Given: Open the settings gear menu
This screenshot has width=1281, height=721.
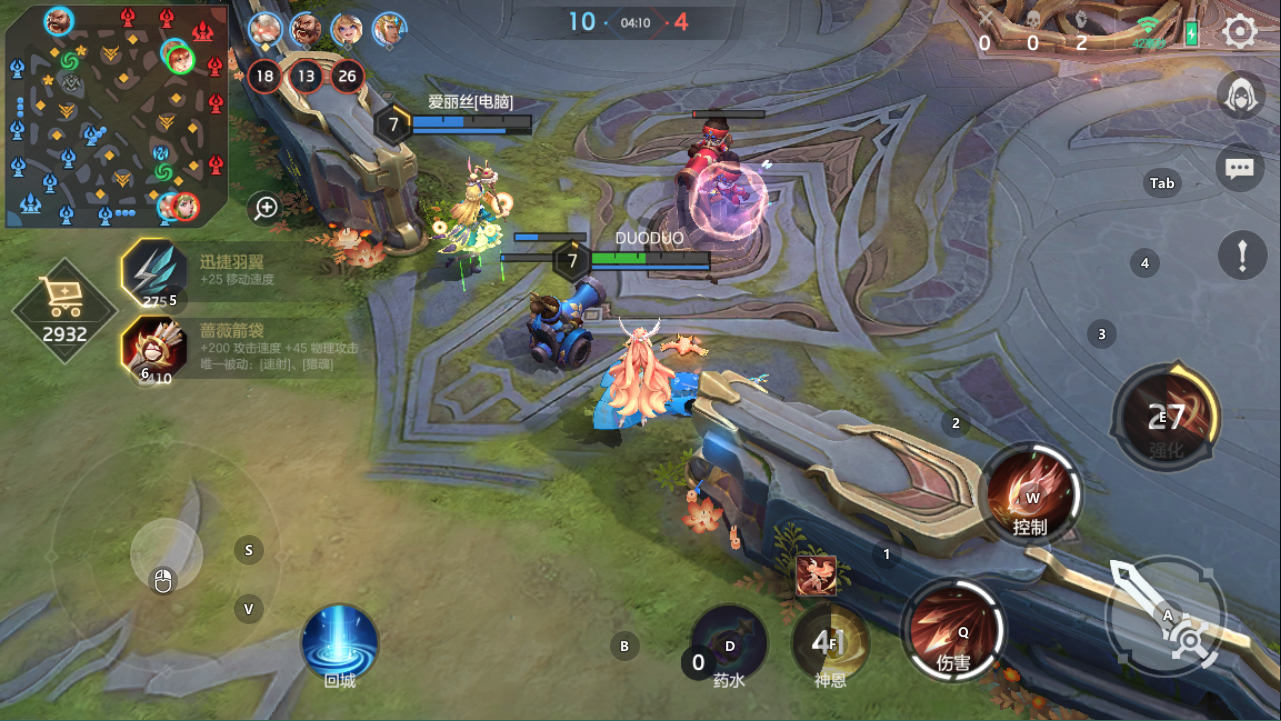Looking at the screenshot, I should [x=1240, y=32].
